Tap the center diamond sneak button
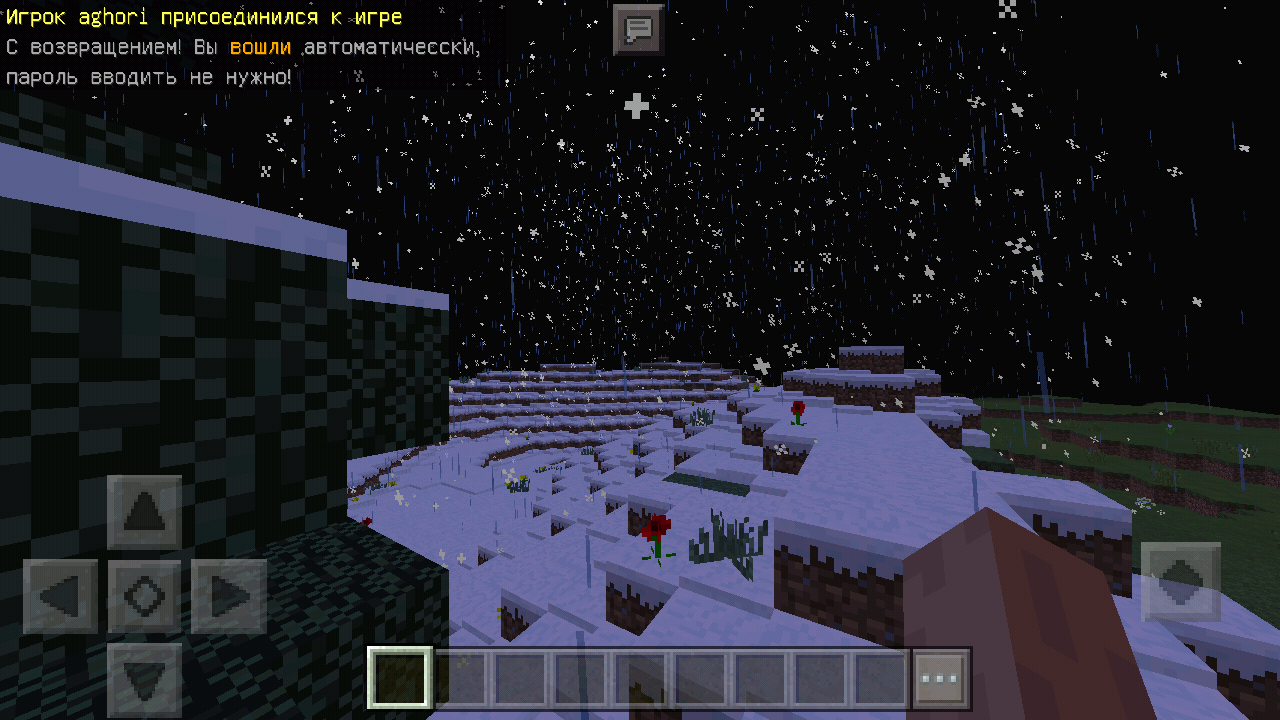 145,597
